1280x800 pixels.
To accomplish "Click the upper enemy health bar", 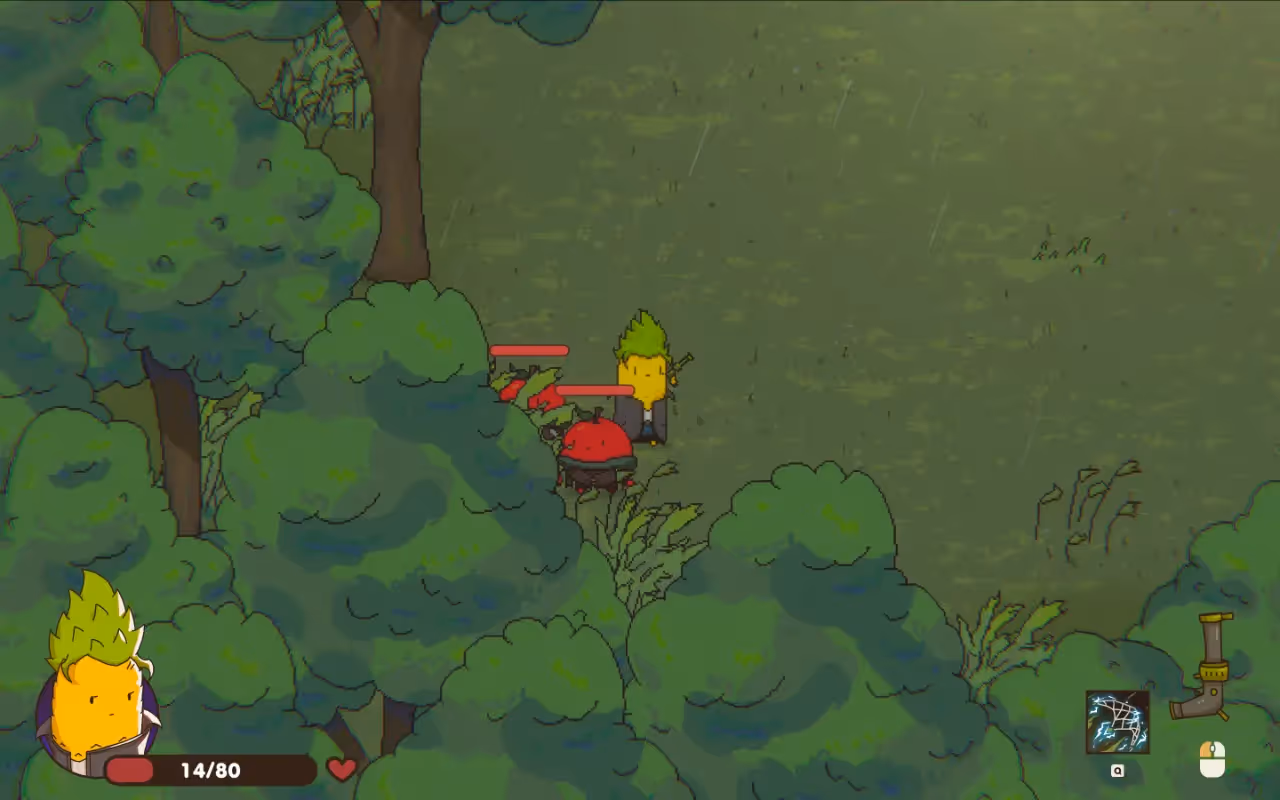I will click(x=528, y=350).
